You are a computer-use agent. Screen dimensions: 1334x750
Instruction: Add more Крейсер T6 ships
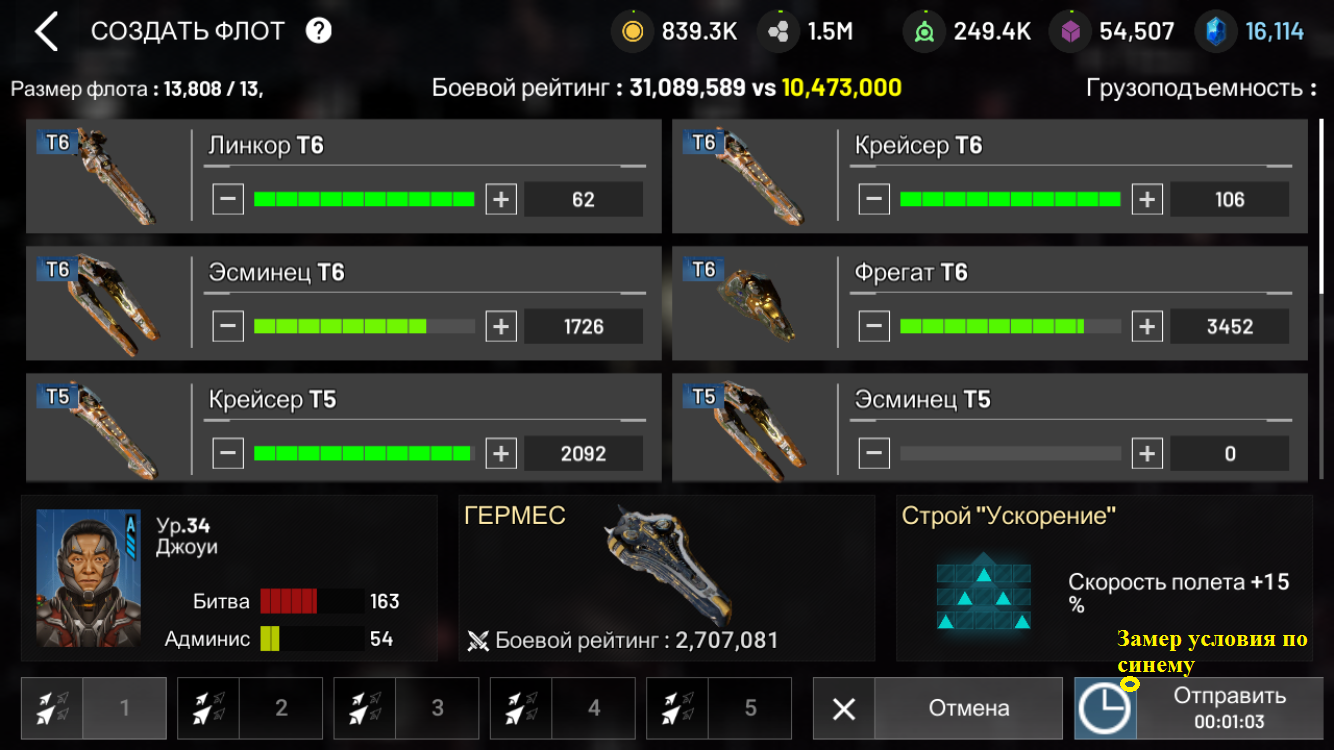click(x=1147, y=199)
